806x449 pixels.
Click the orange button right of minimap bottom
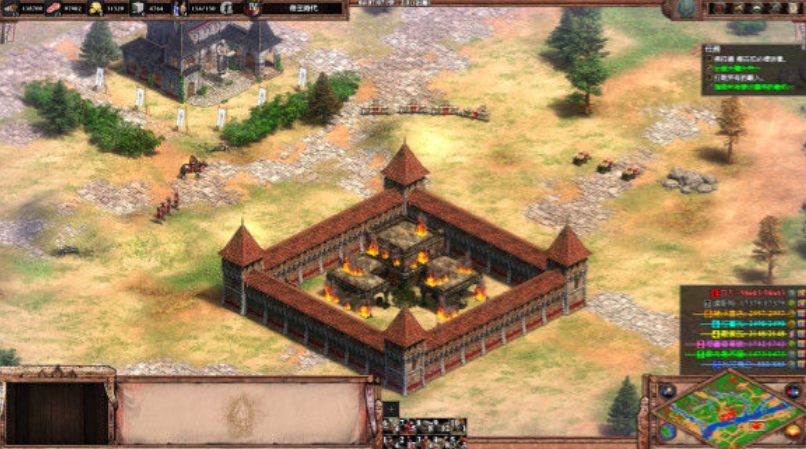click(792, 431)
